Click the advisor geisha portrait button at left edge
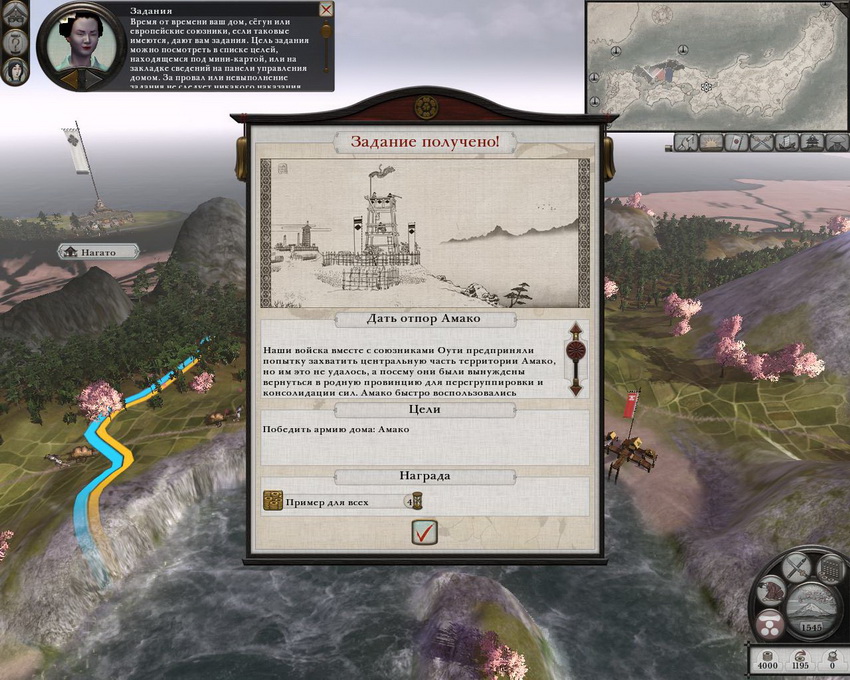 [x=17, y=70]
